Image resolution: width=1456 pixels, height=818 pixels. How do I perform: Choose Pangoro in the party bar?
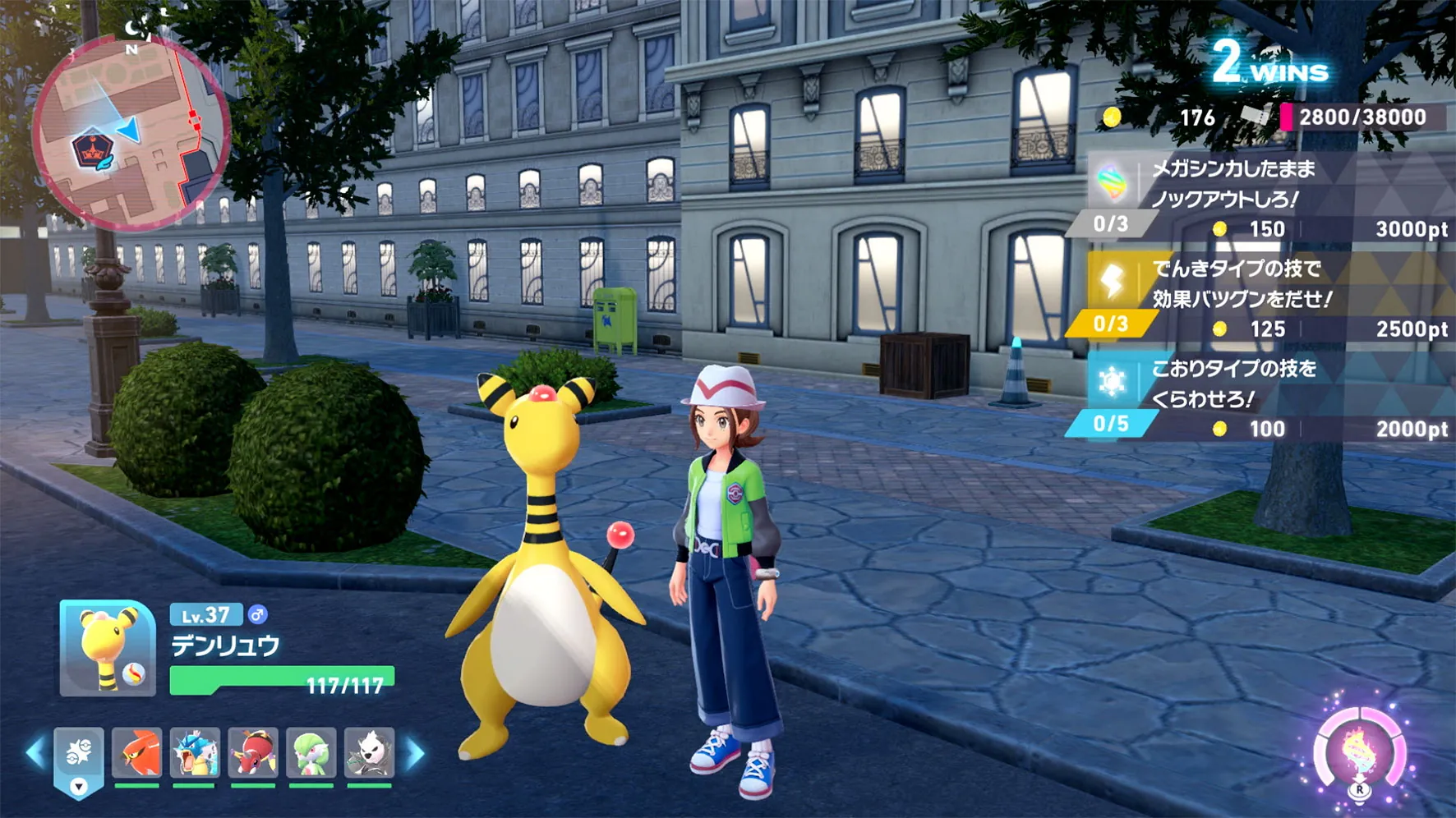[369, 752]
